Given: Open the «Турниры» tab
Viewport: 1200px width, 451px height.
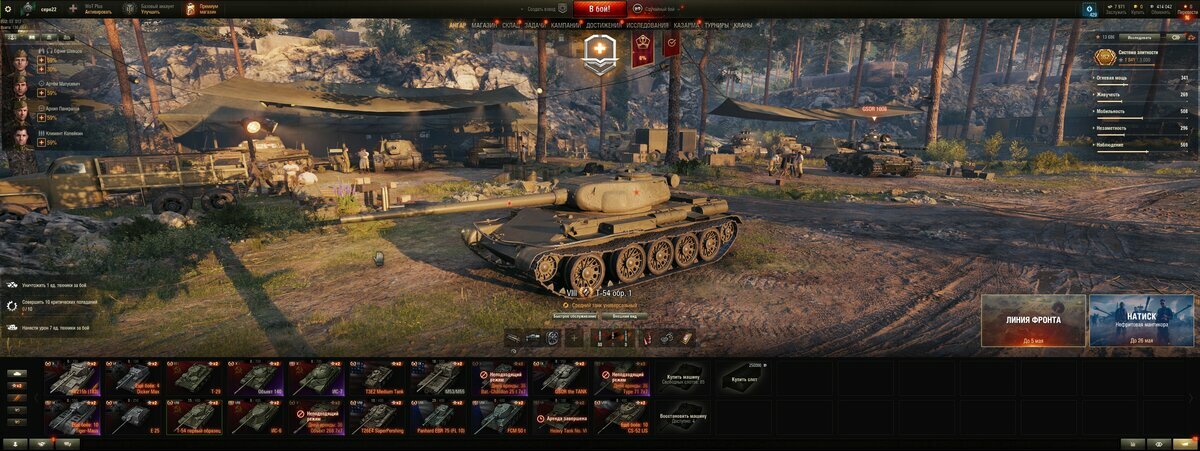Looking at the screenshot, I should (x=716, y=24).
